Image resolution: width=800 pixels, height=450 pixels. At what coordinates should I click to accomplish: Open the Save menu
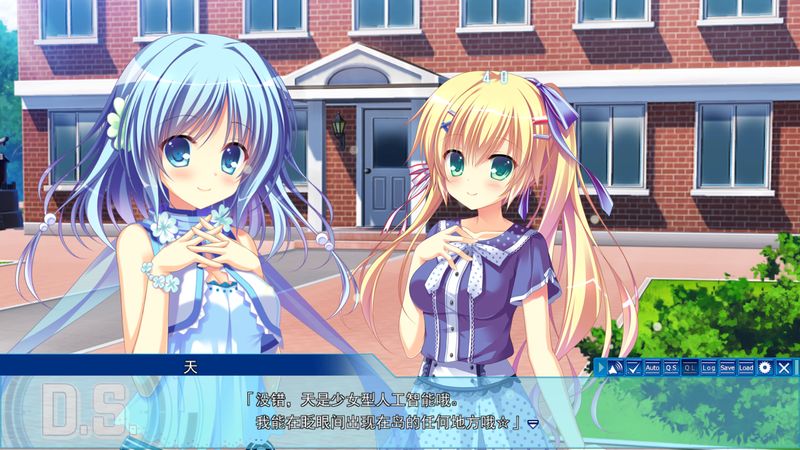pyautogui.click(x=727, y=367)
